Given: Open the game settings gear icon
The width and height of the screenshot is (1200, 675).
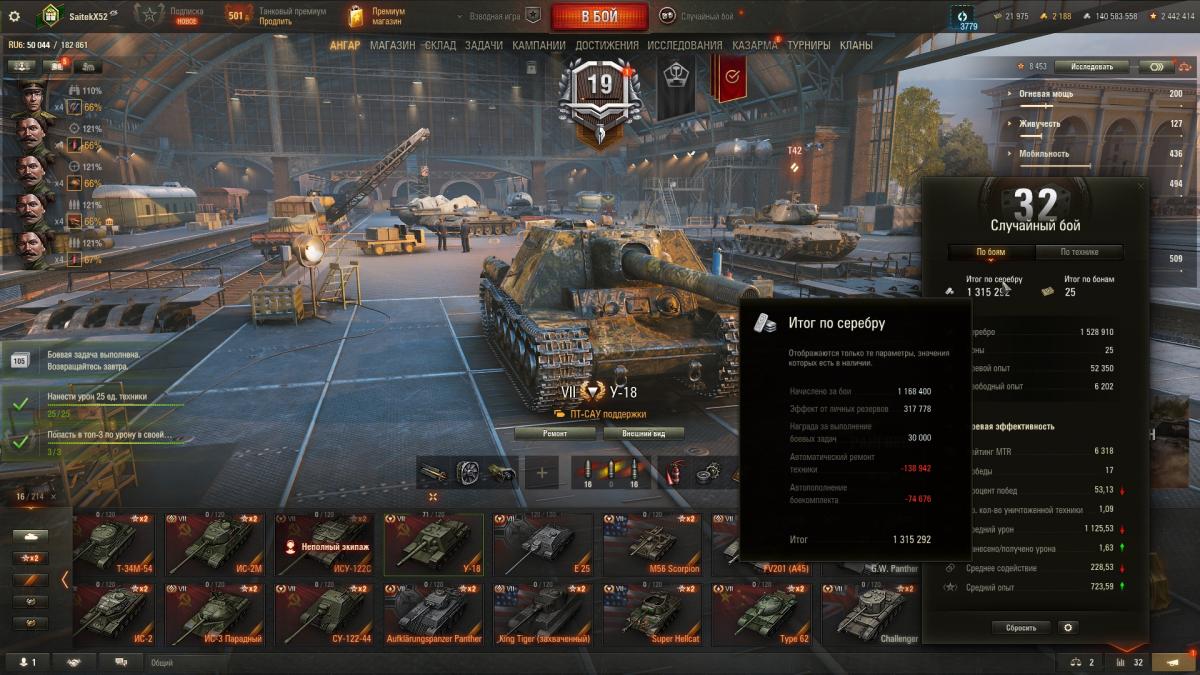Looking at the screenshot, I should tap(14, 16).
